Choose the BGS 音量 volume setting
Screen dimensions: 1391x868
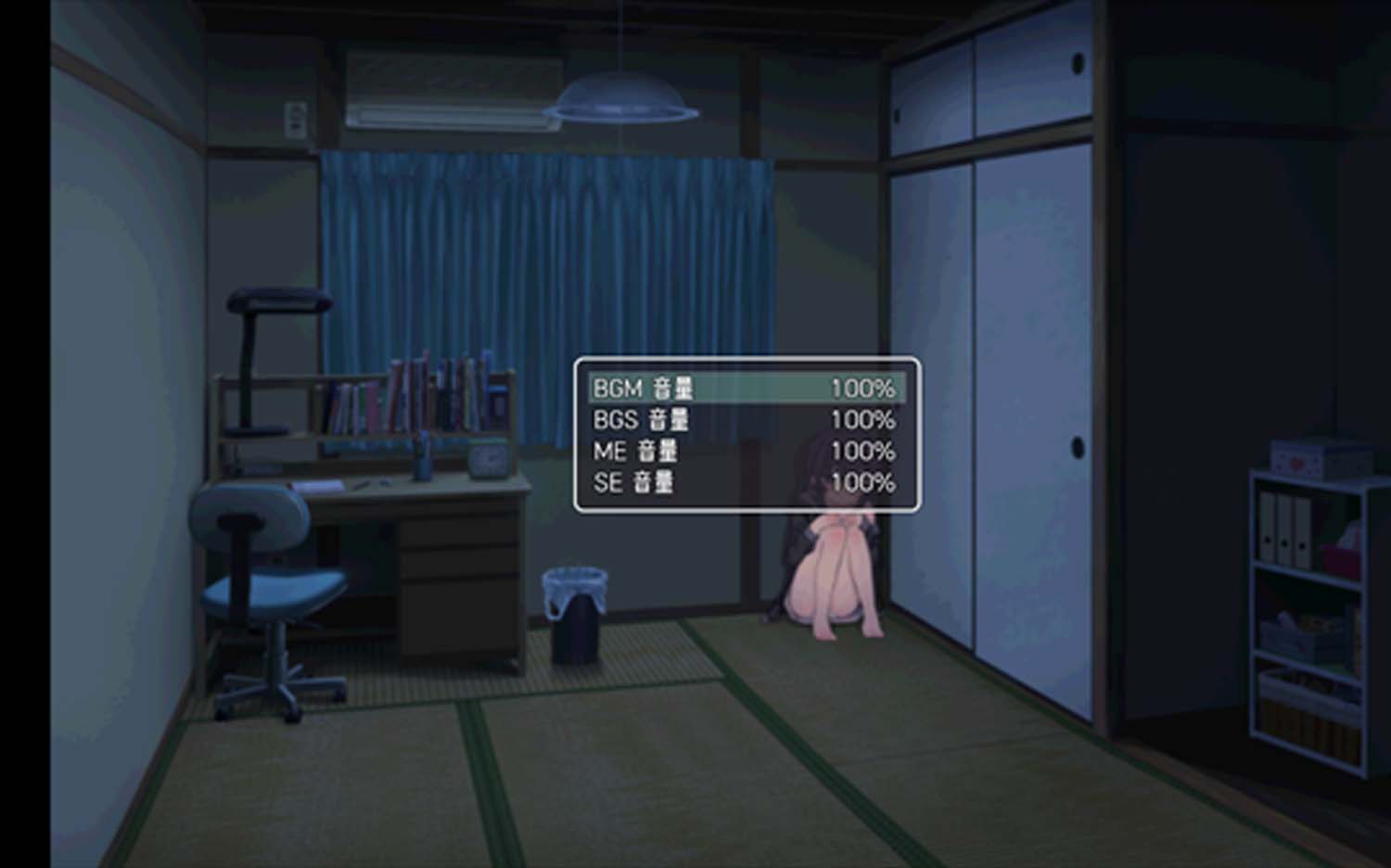coord(746,420)
